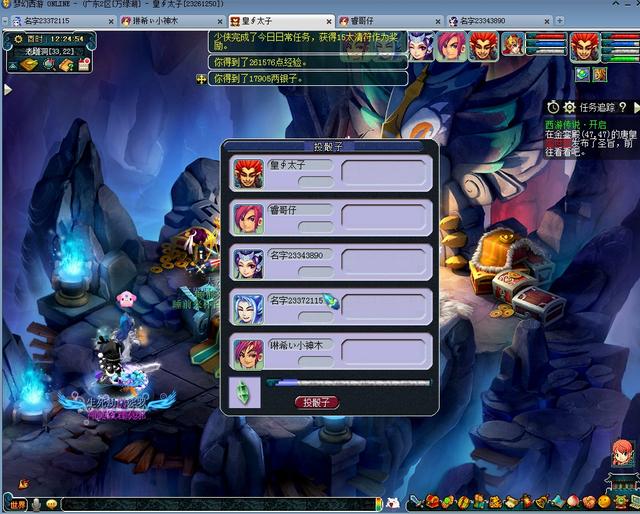Screen dimensions: 640x514
Task: Click the 世界 world chat channel button
Action: (x=18, y=504)
